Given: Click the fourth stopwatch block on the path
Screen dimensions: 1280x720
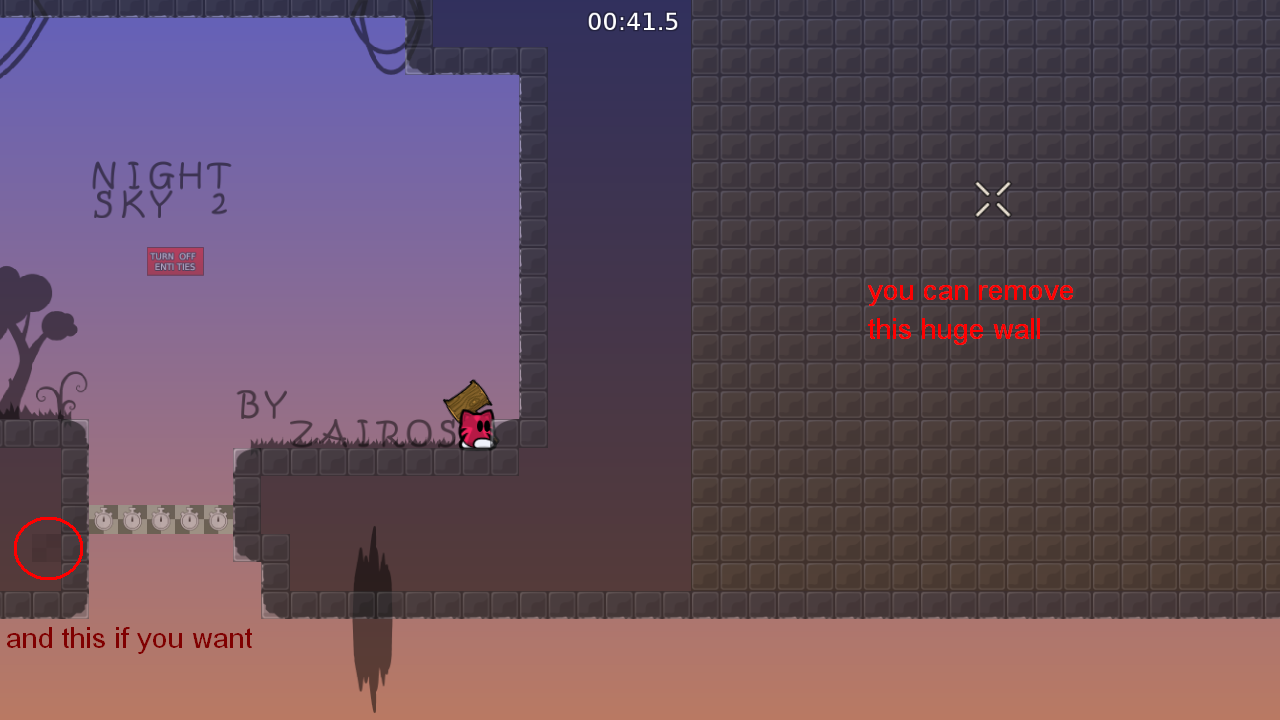Looking at the screenshot, I should click(189, 520).
